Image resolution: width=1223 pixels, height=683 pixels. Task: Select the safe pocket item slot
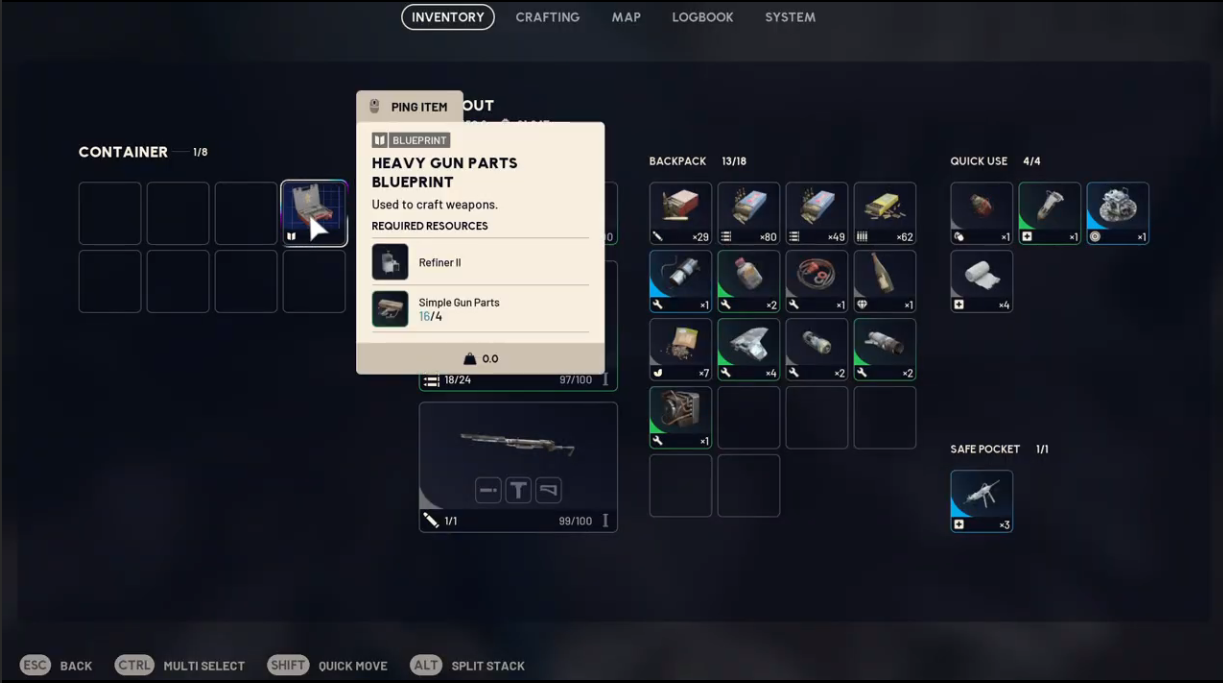point(982,501)
